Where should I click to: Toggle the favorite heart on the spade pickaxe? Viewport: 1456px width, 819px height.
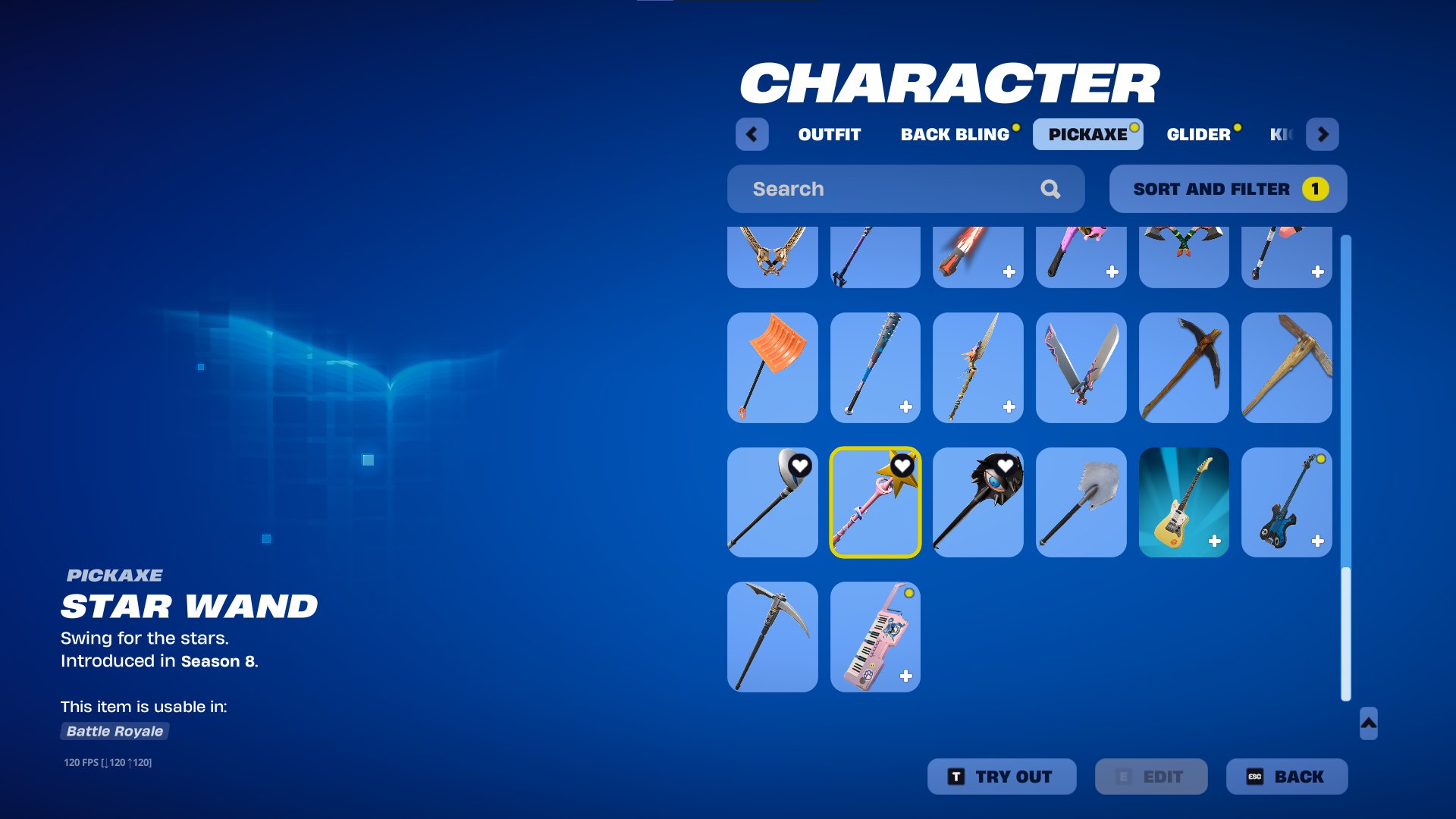click(x=799, y=466)
